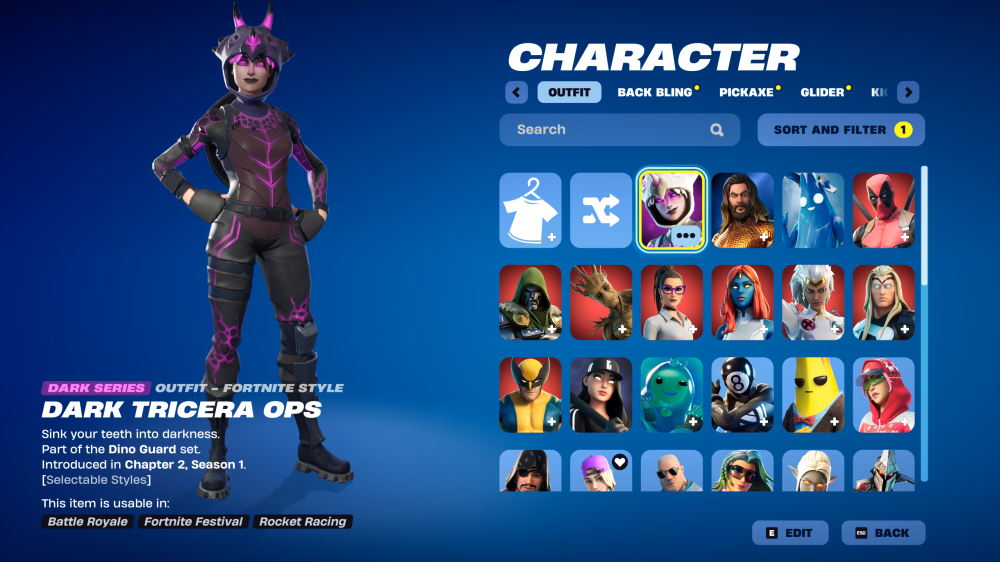Pick the Aquaman outfit thumbnail
The height and width of the screenshot is (562, 1000).
coord(742,210)
